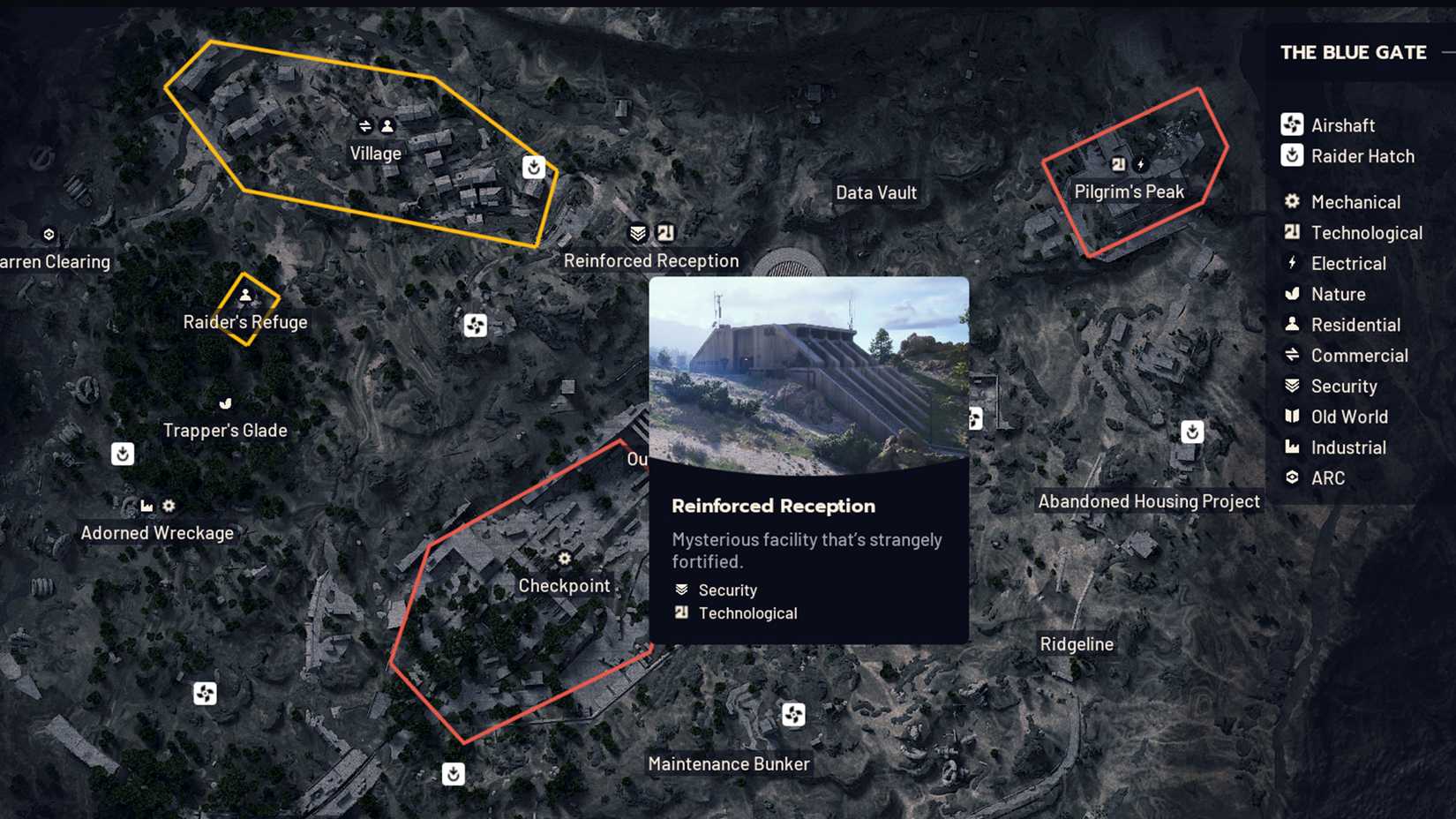
Task: Click the Raider Hatch marker beside the Village
Action: [534, 166]
